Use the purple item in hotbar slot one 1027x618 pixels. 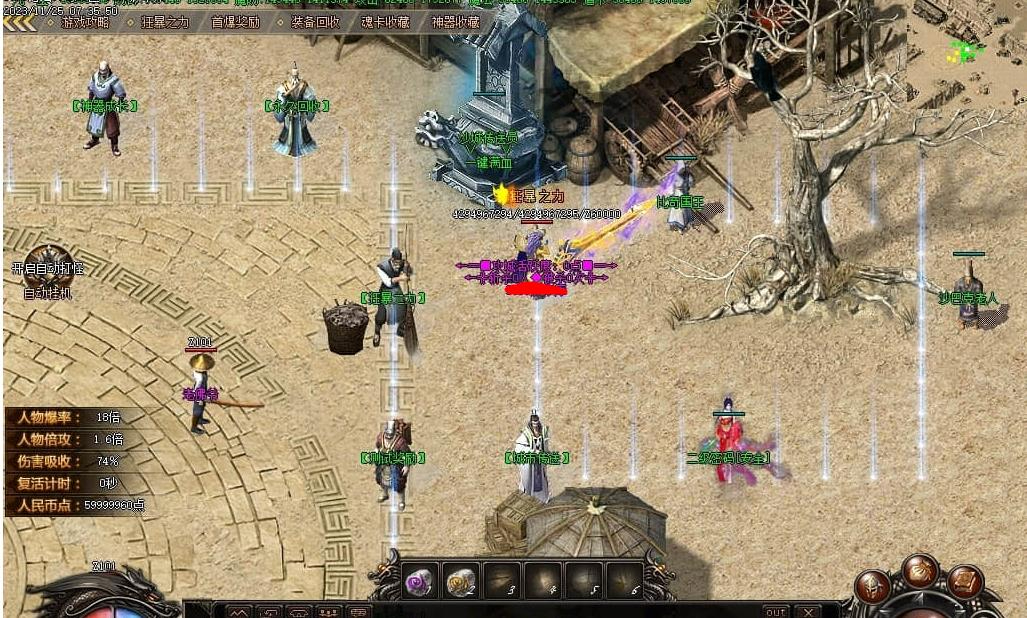(x=420, y=580)
